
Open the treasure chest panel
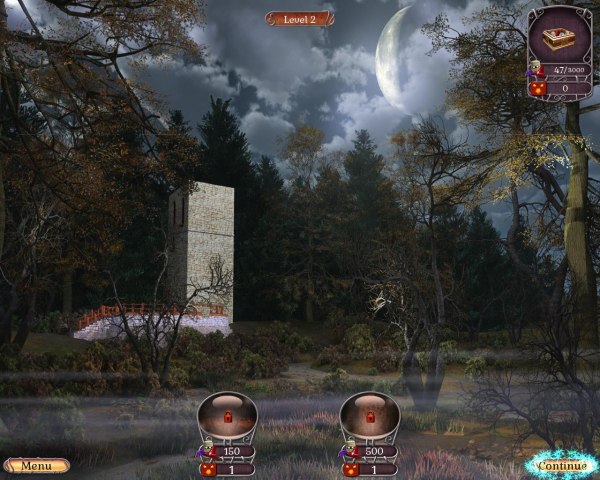[x=560, y=39]
